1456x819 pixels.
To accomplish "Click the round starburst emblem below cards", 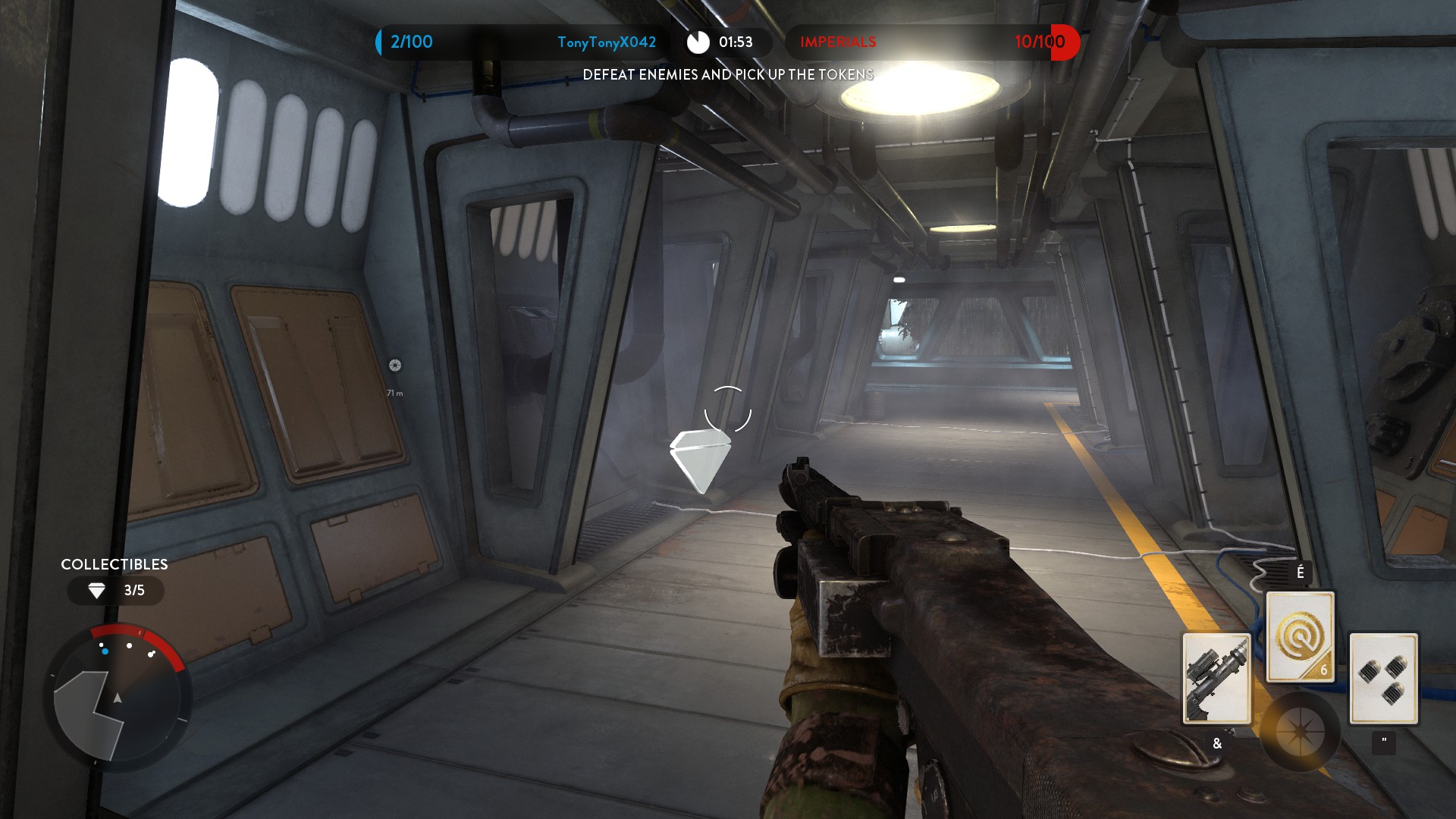I will pyautogui.click(x=1300, y=732).
